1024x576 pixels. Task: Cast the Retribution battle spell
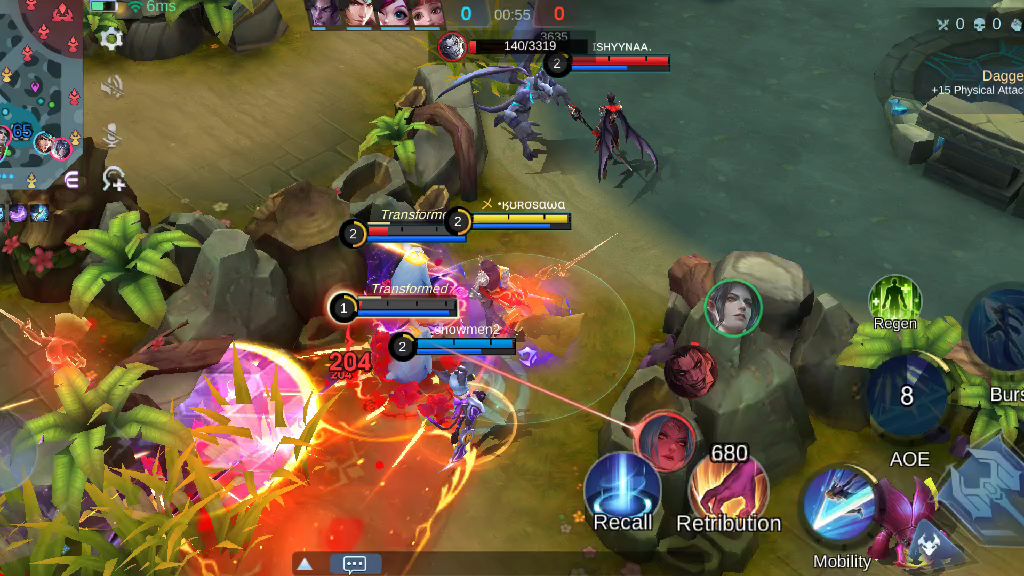pos(728,490)
